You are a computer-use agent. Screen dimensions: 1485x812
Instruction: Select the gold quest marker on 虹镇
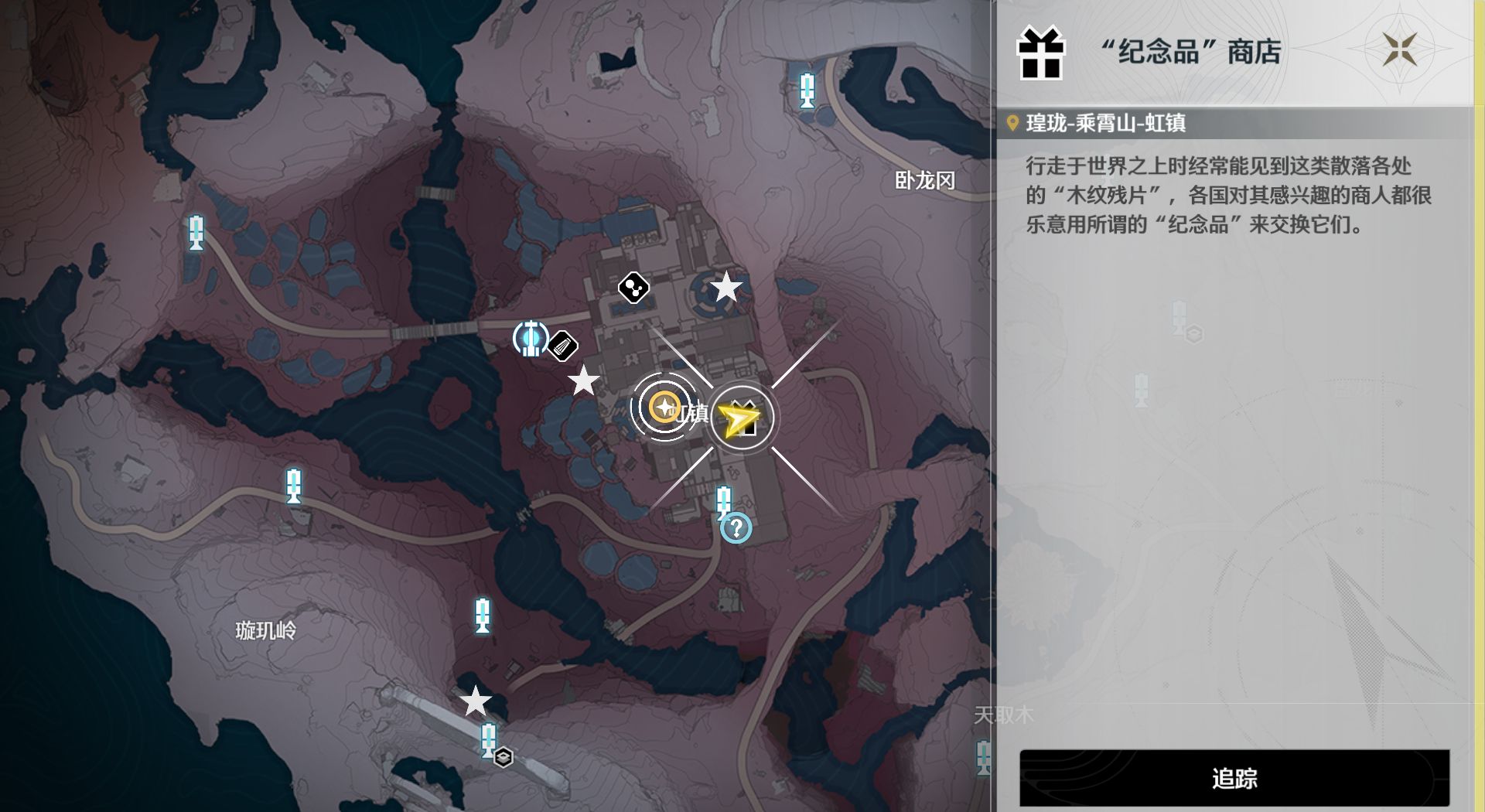point(663,407)
